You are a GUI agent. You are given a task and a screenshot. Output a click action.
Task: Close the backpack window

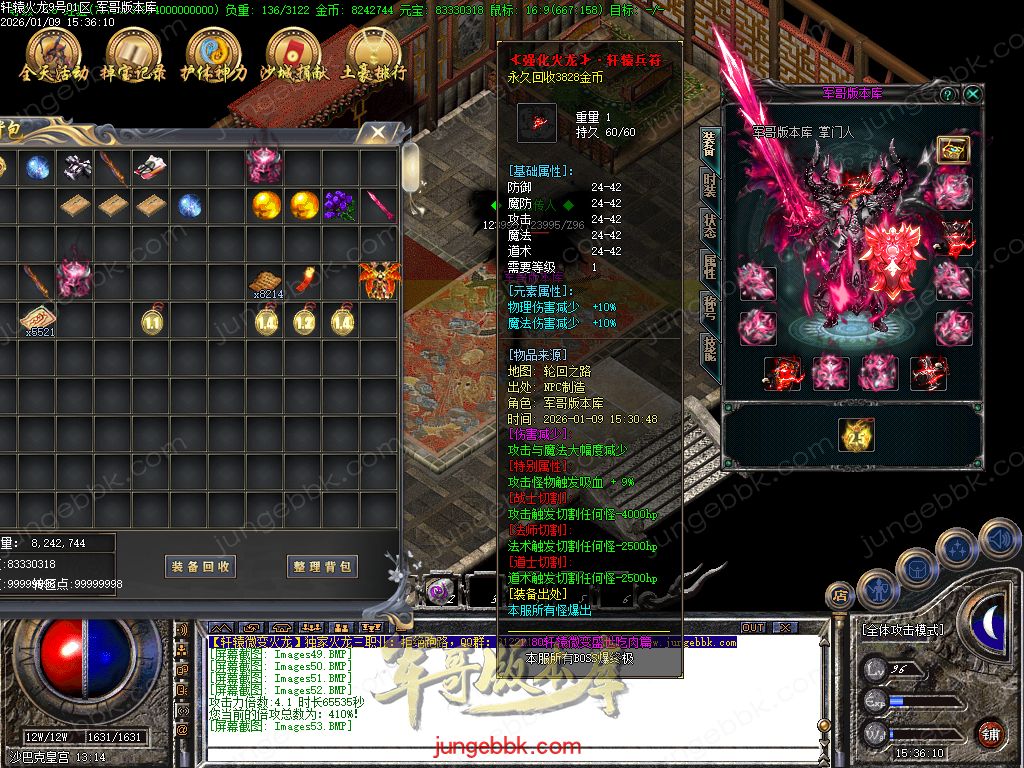click(378, 132)
